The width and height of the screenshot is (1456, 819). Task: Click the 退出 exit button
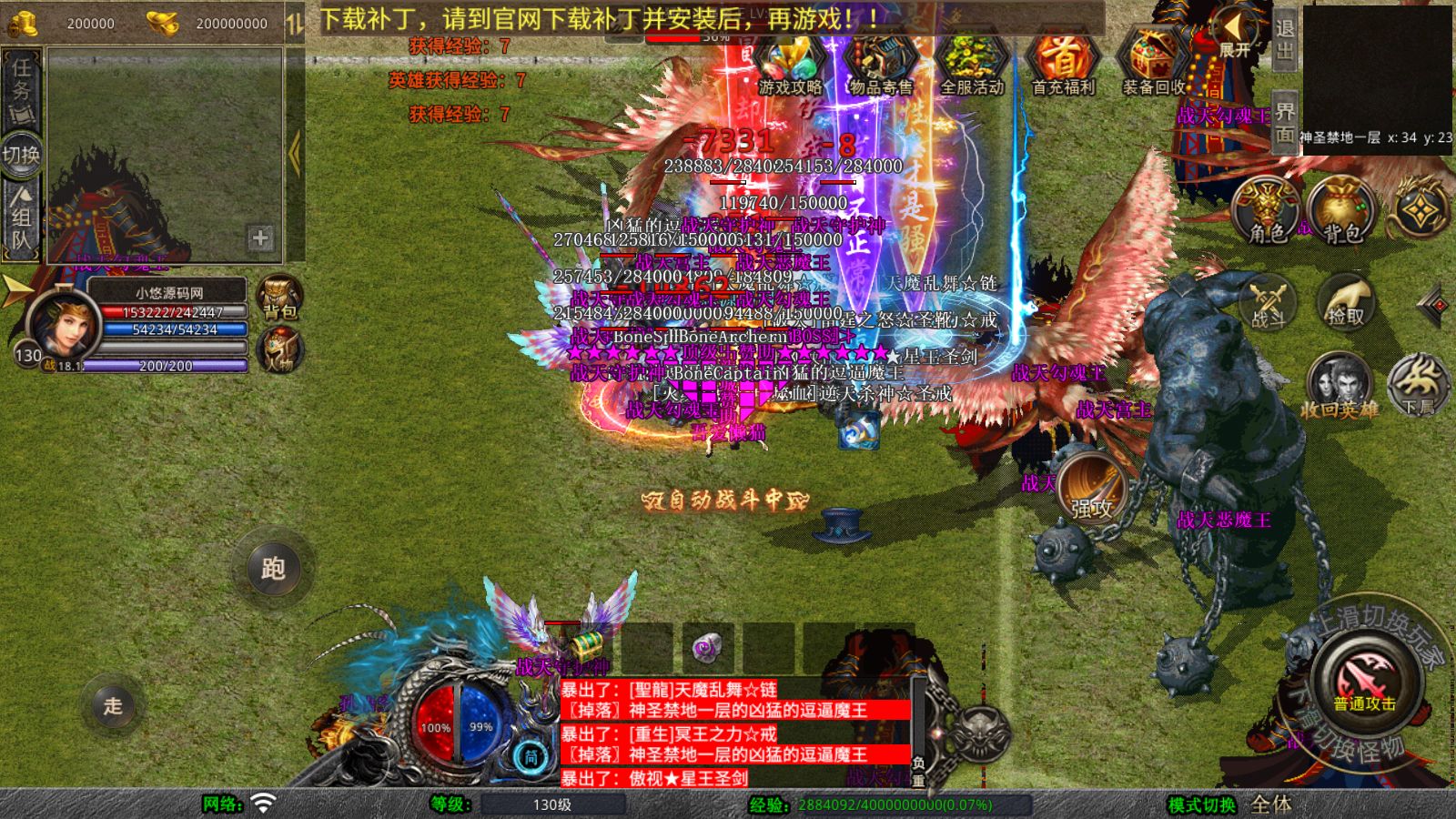(x=1284, y=38)
